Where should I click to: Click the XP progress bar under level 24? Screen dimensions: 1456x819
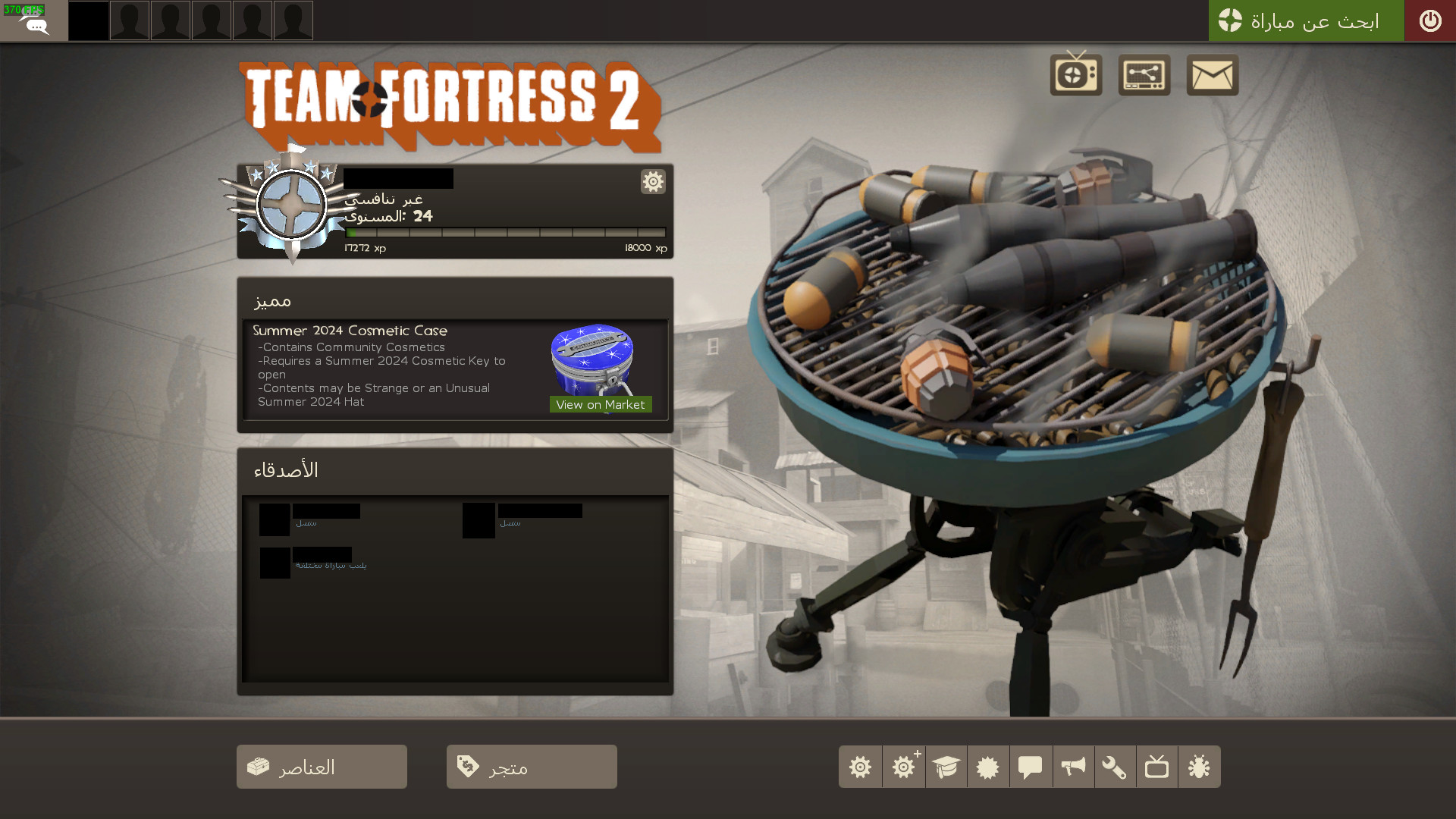click(x=504, y=233)
